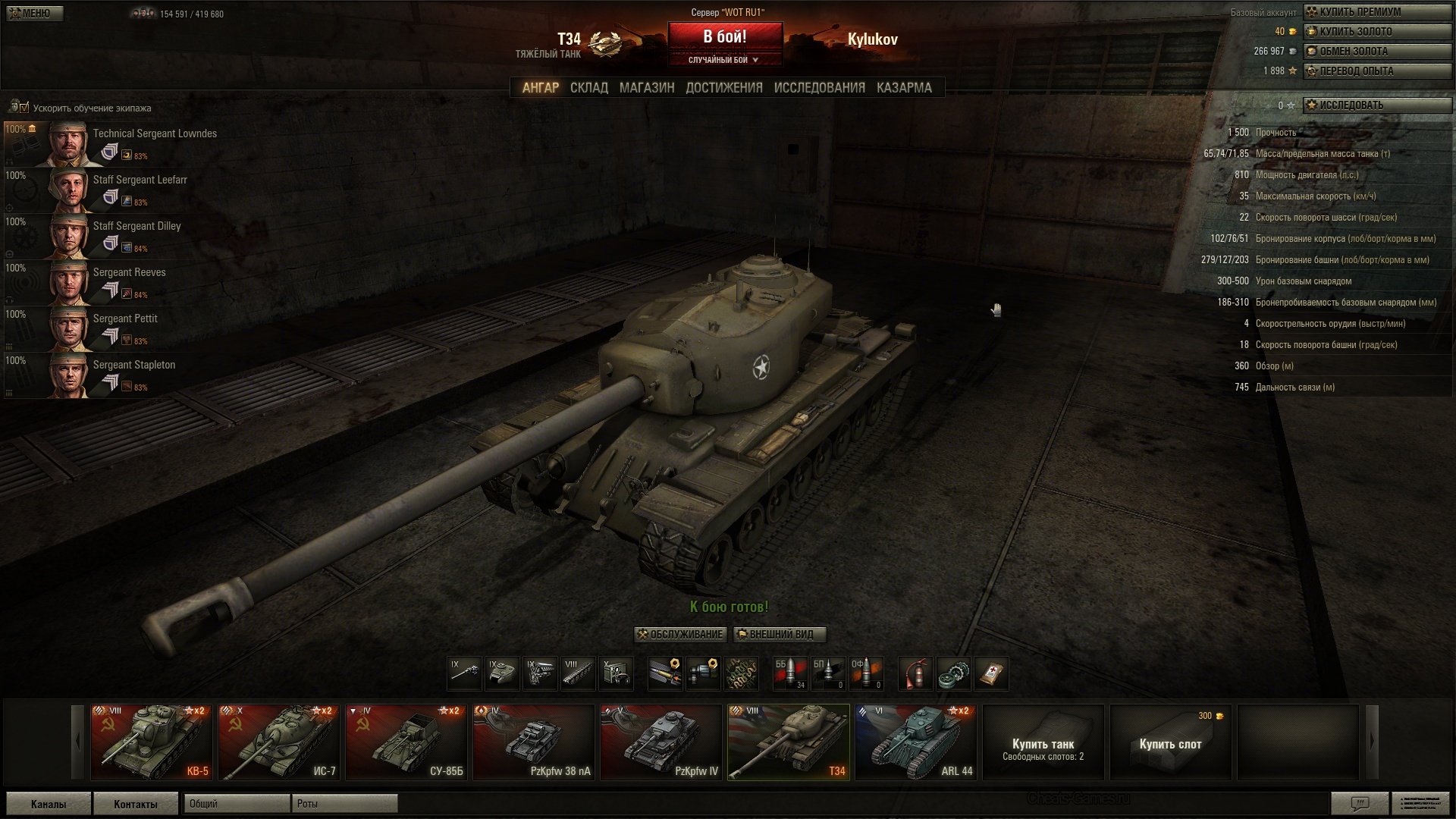Click КУПИТЬ ПРЕМИУМ button
Image resolution: width=1456 pixels, height=819 pixels.
[x=1376, y=12]
